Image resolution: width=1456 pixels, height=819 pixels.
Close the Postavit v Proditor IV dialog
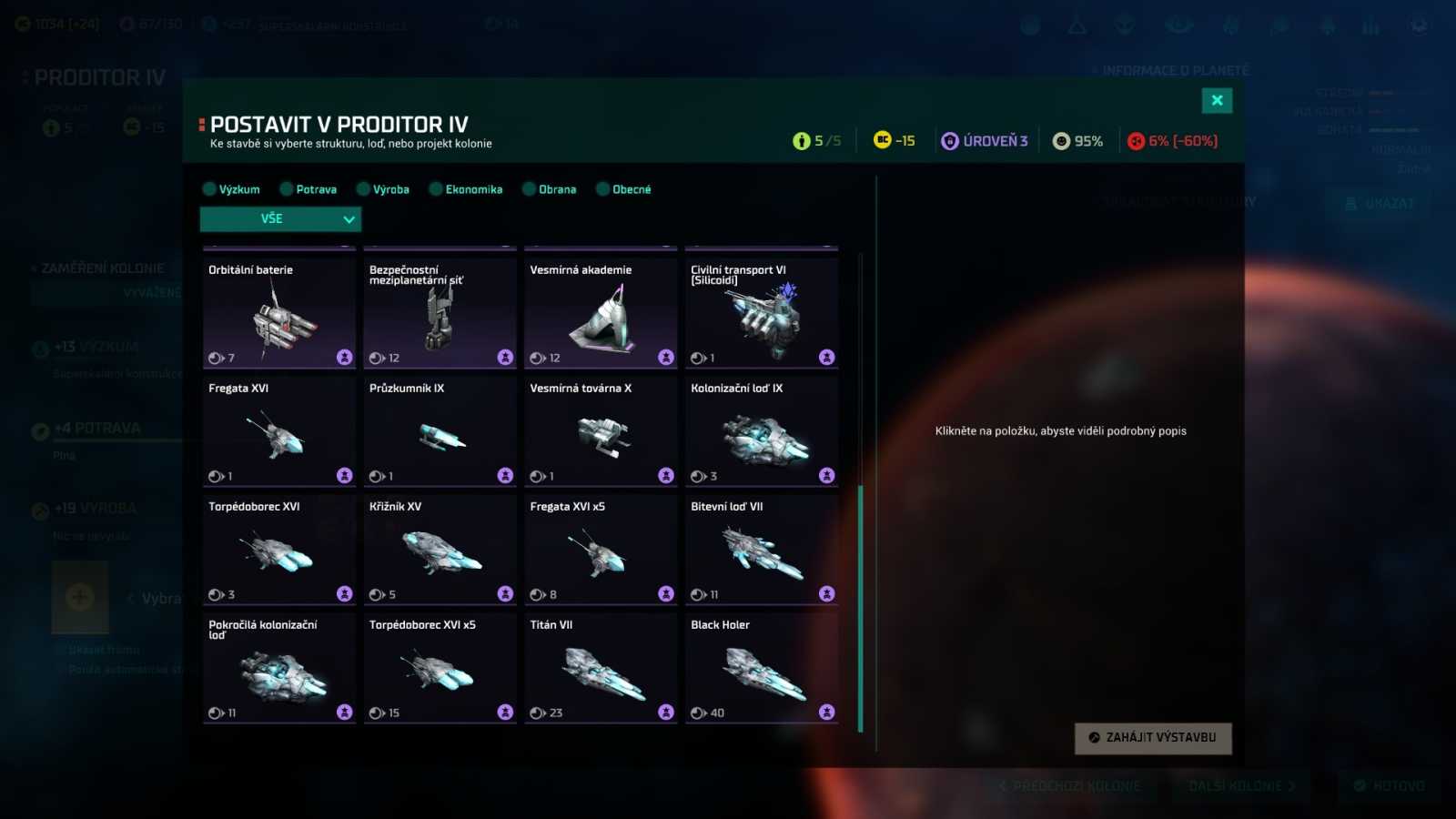coord(1217,100)
